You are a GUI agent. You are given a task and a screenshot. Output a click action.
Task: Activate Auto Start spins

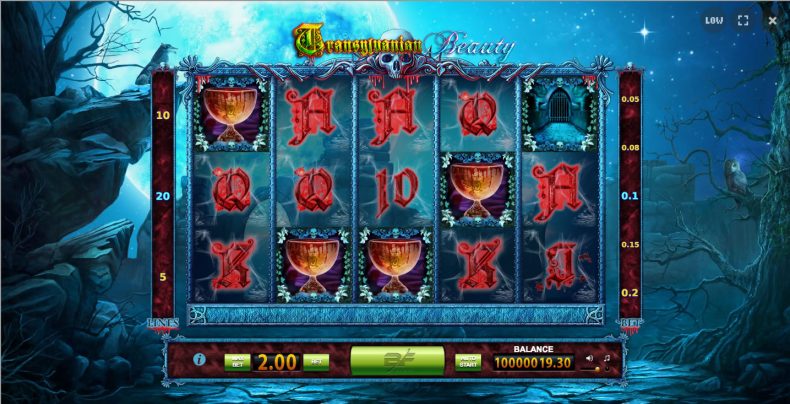pos(467,360)
